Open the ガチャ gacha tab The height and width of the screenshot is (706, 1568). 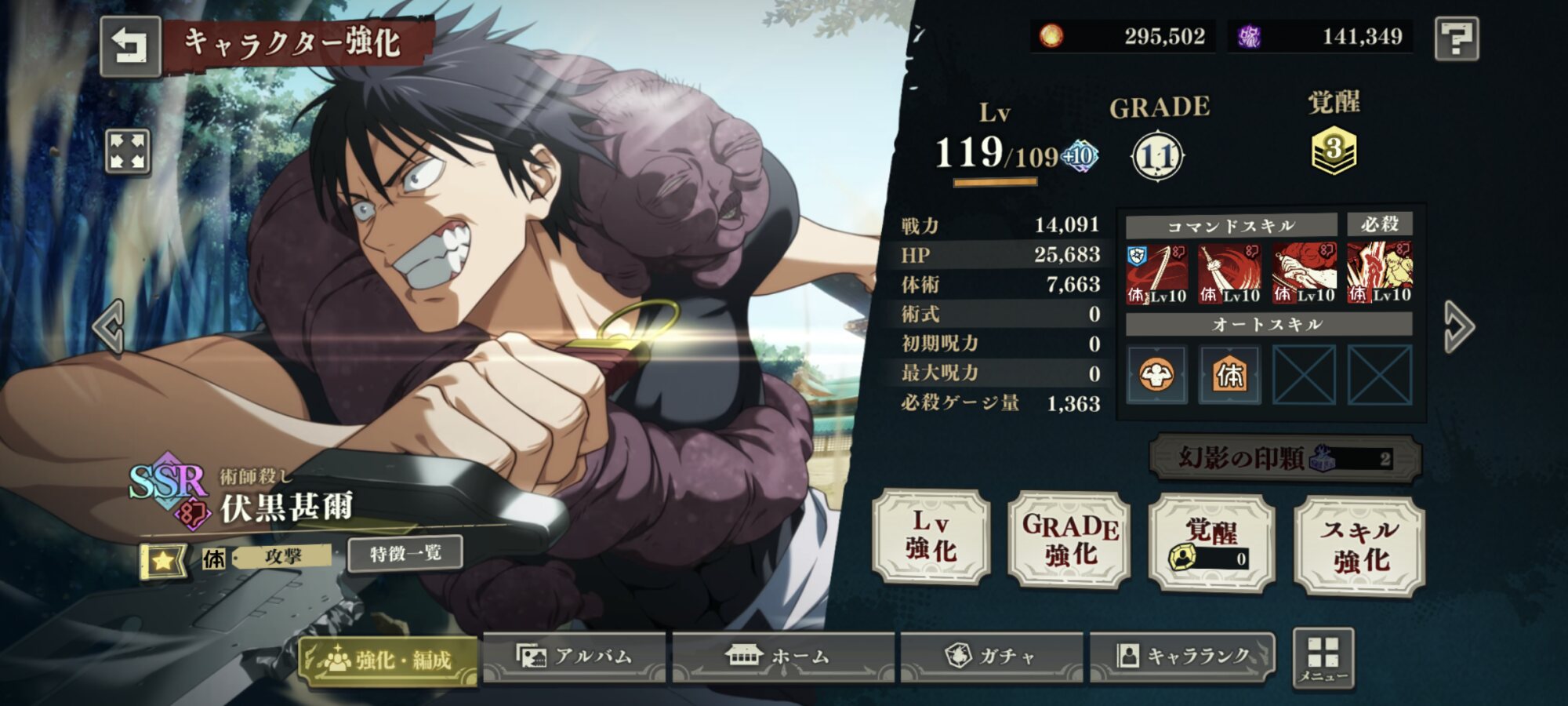coord(991,656)
